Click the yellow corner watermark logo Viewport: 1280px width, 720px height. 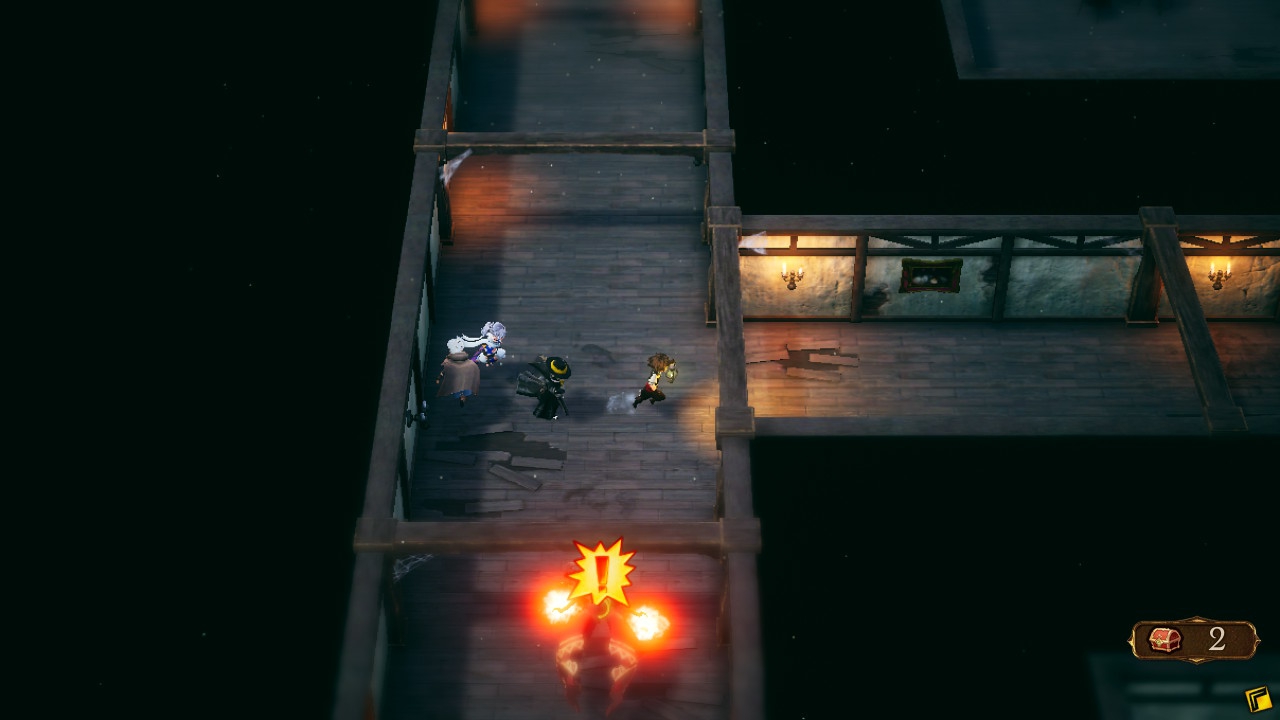pos(1258,698)
